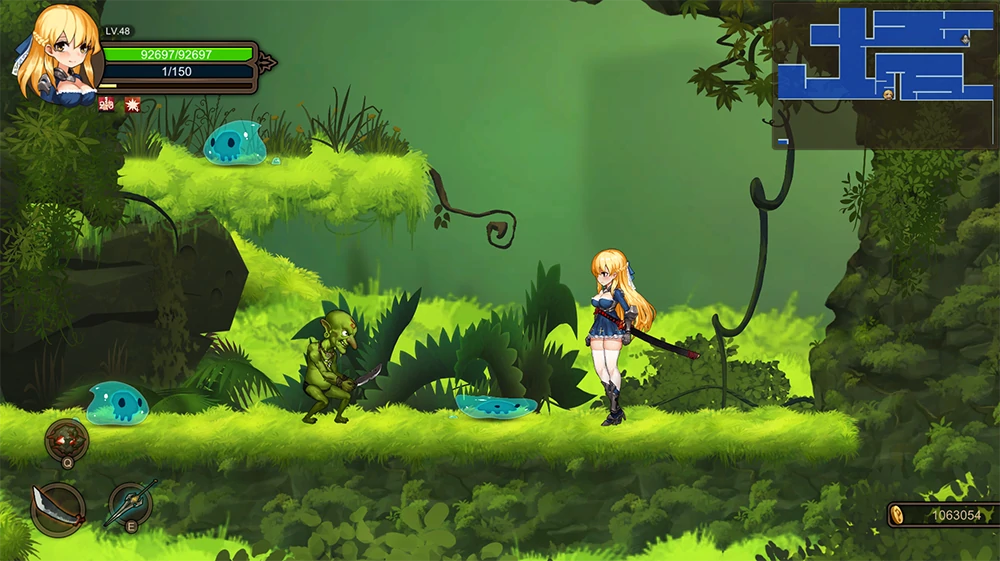
Task: Click the white burst status buff icon
Action: coord(132,104)
